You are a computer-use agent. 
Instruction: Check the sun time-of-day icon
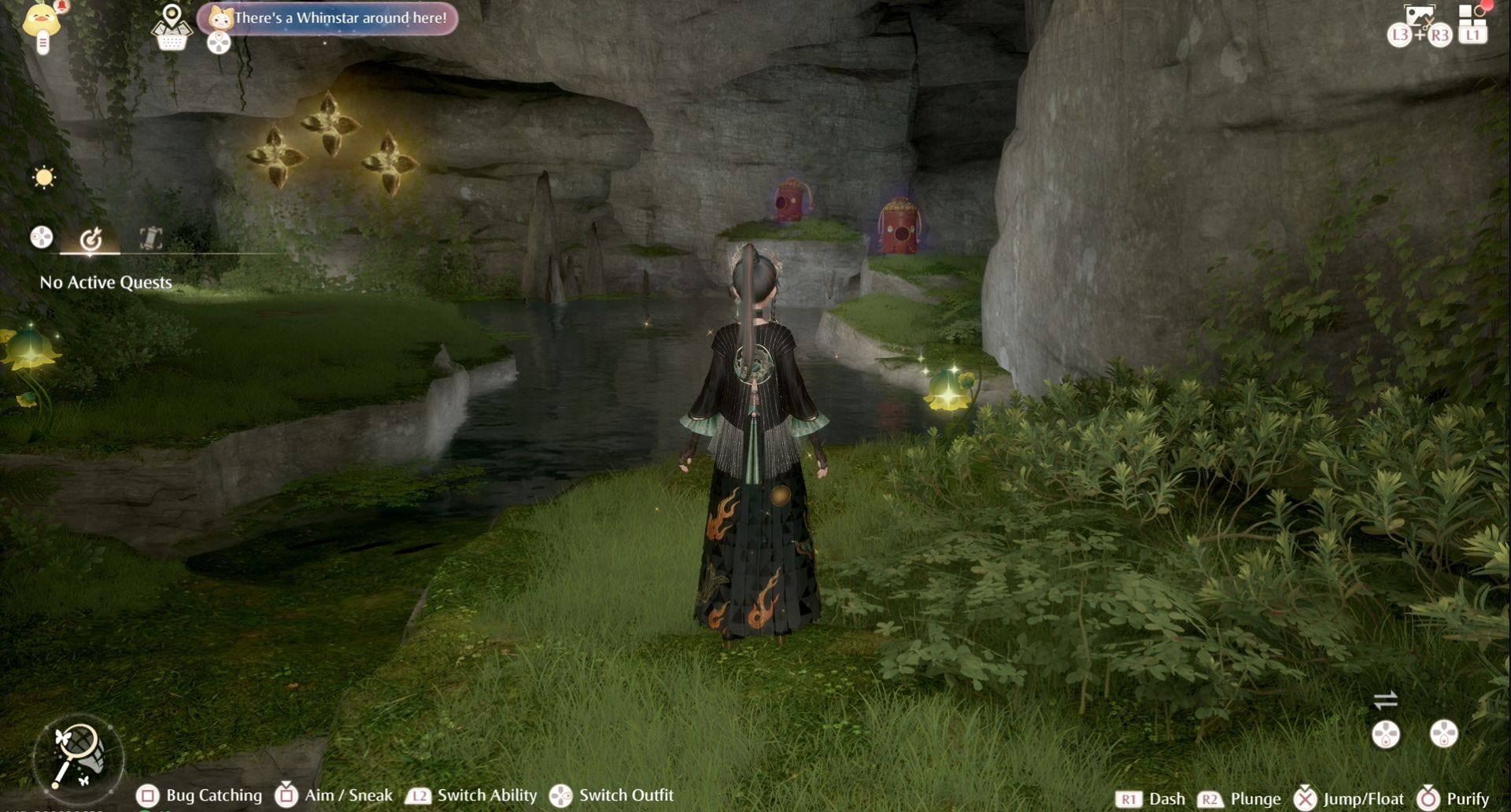(x=44, y=177)
